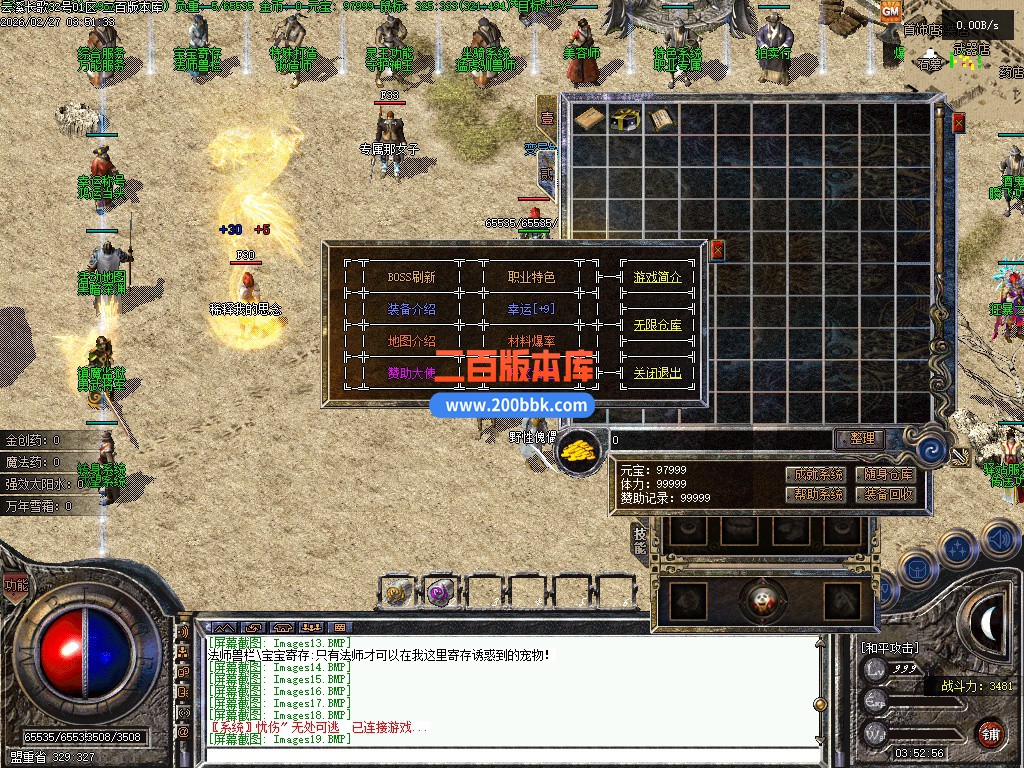Image resolution: width=1024 pixels, height=768 pixels.
Task: Click the 装备回收 button
Action: (889, 494)
